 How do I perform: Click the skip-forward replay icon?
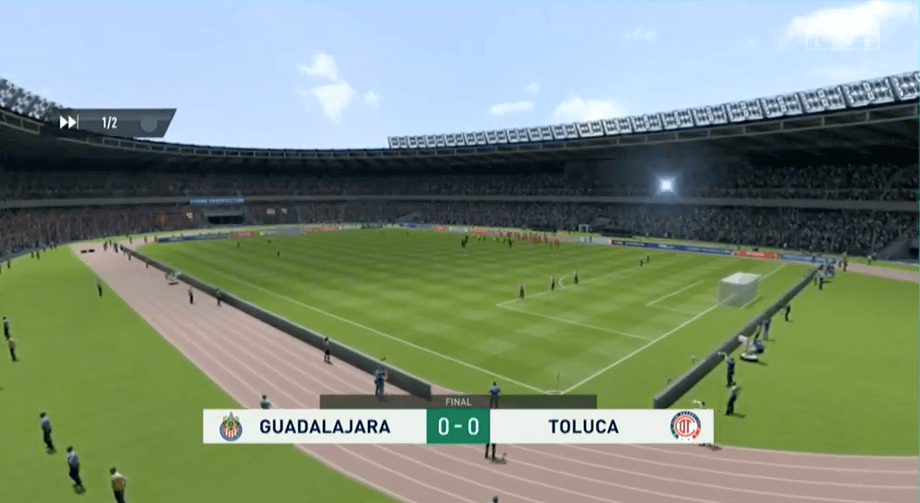[68, 122]
